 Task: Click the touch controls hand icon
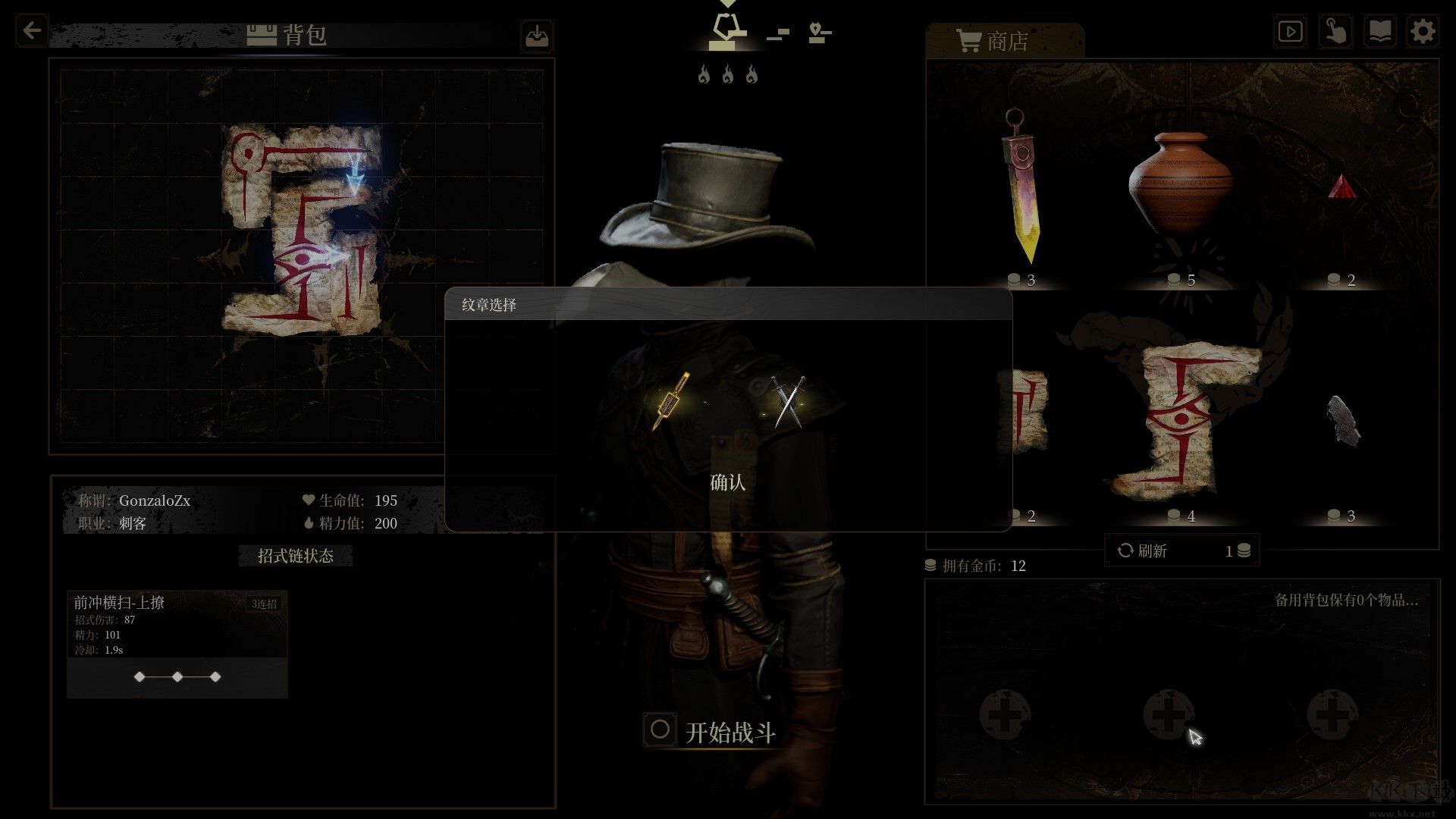tap(1335, 31)
